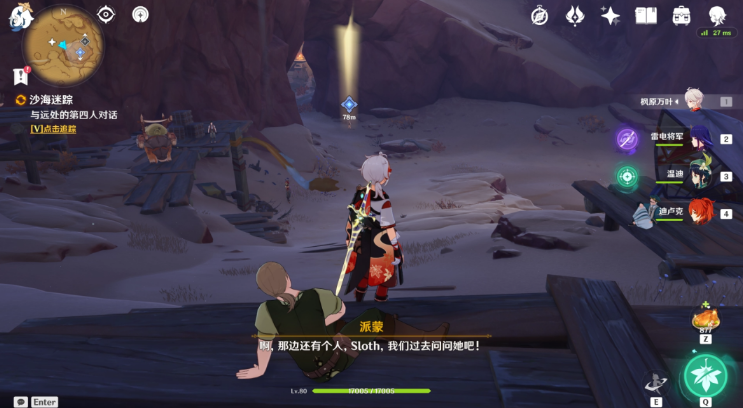Open the winged battle pass icon

coord(575,15)
